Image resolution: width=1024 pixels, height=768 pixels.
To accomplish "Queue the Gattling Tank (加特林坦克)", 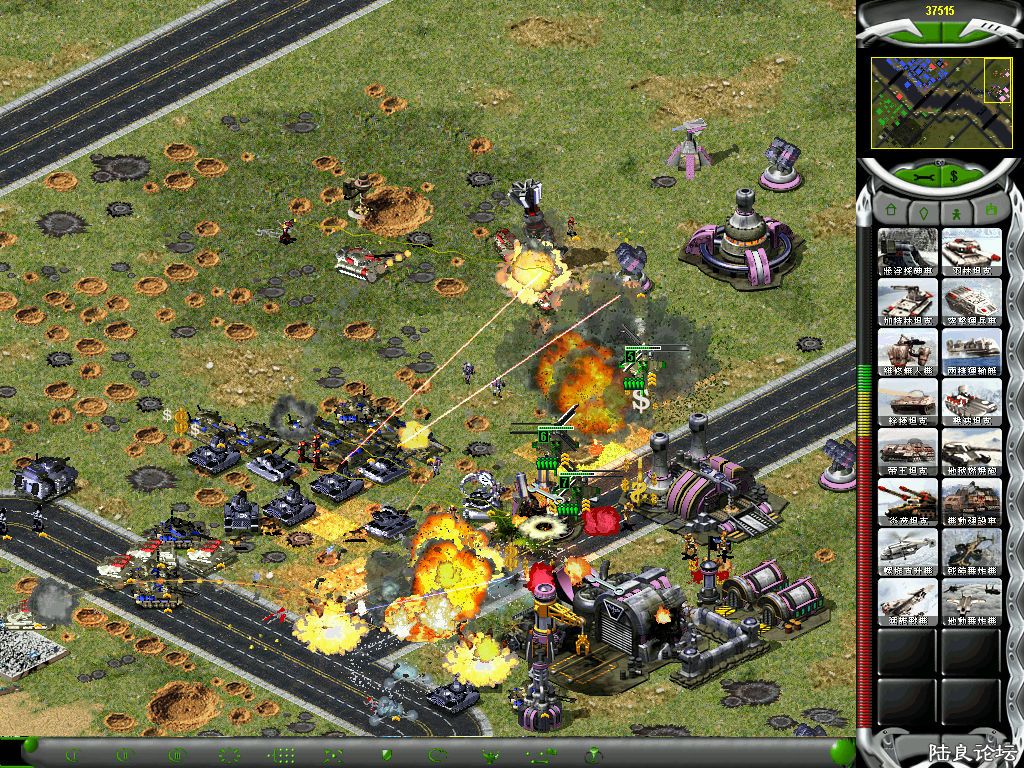I will [908, 302].
